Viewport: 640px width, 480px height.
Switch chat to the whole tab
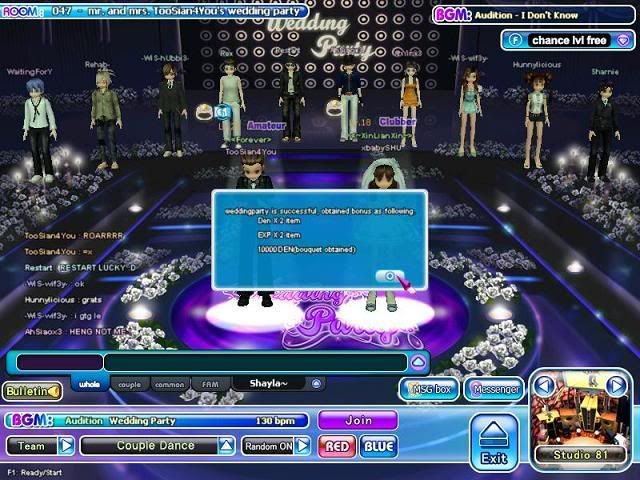click(x=88, y=384)
